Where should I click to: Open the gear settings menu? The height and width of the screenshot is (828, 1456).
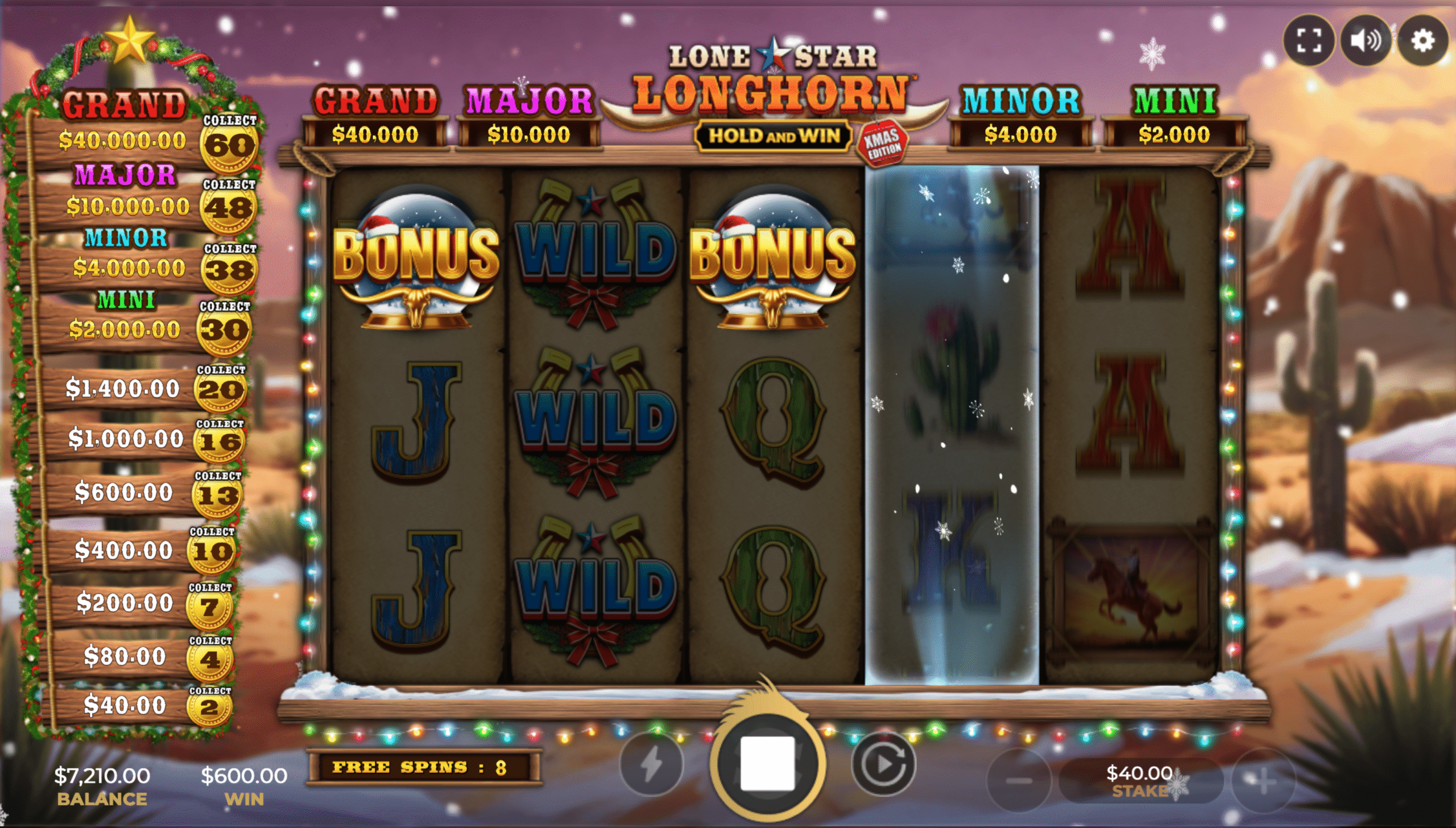pos(1422,41)
